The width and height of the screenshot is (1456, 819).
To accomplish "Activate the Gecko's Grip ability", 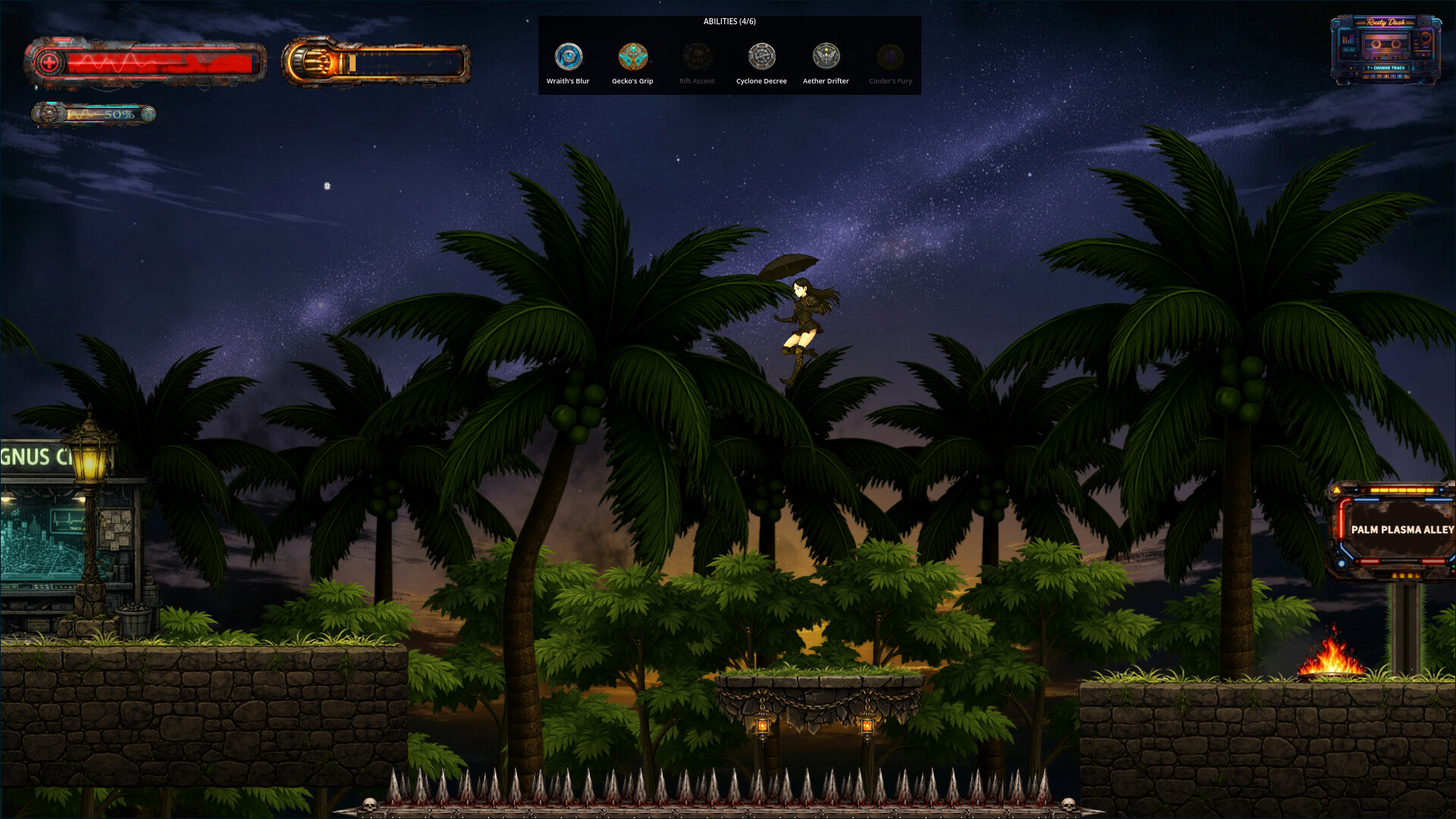I will pyautogui.click(x=632, y=57).
